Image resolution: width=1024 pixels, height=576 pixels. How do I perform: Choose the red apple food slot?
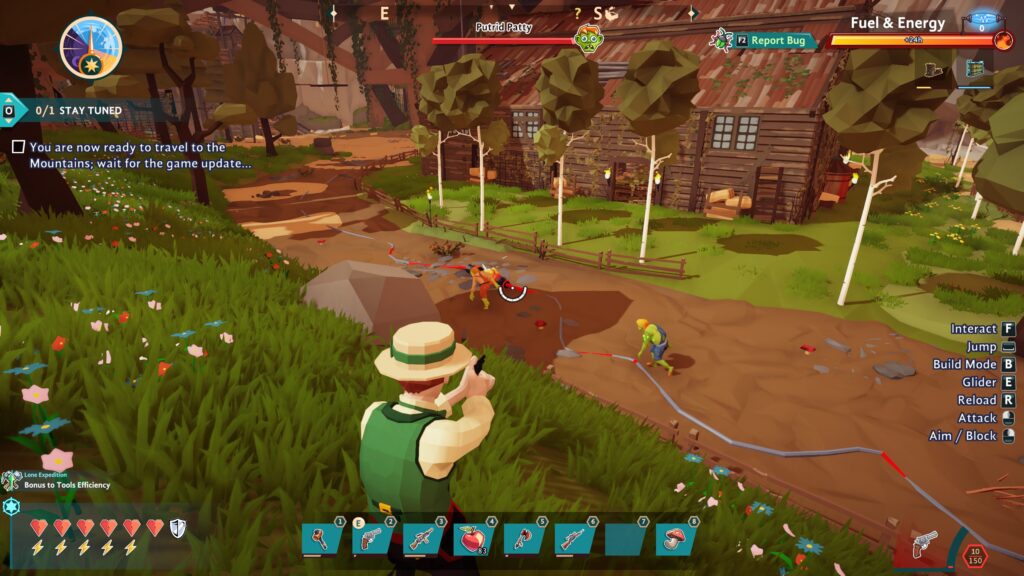pyautogui.click(x=472, y=538)
